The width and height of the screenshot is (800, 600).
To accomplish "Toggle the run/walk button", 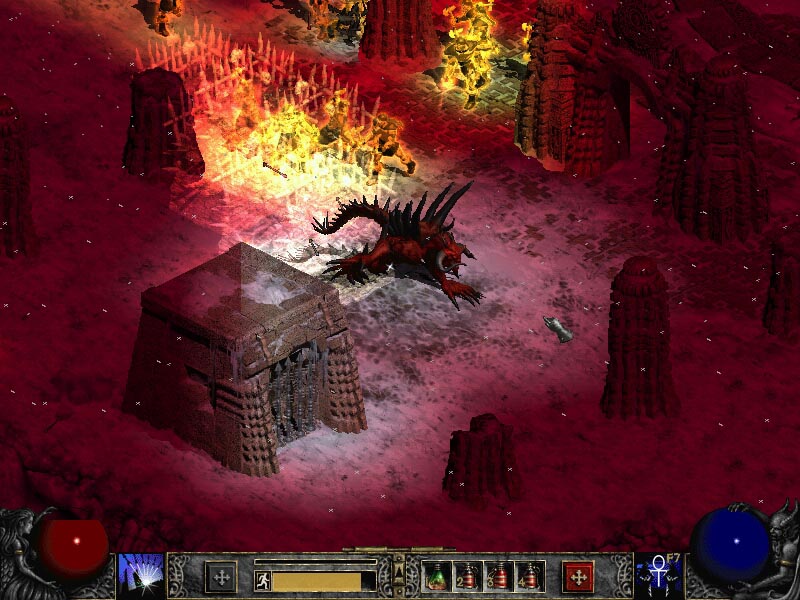I will point(262,581).
